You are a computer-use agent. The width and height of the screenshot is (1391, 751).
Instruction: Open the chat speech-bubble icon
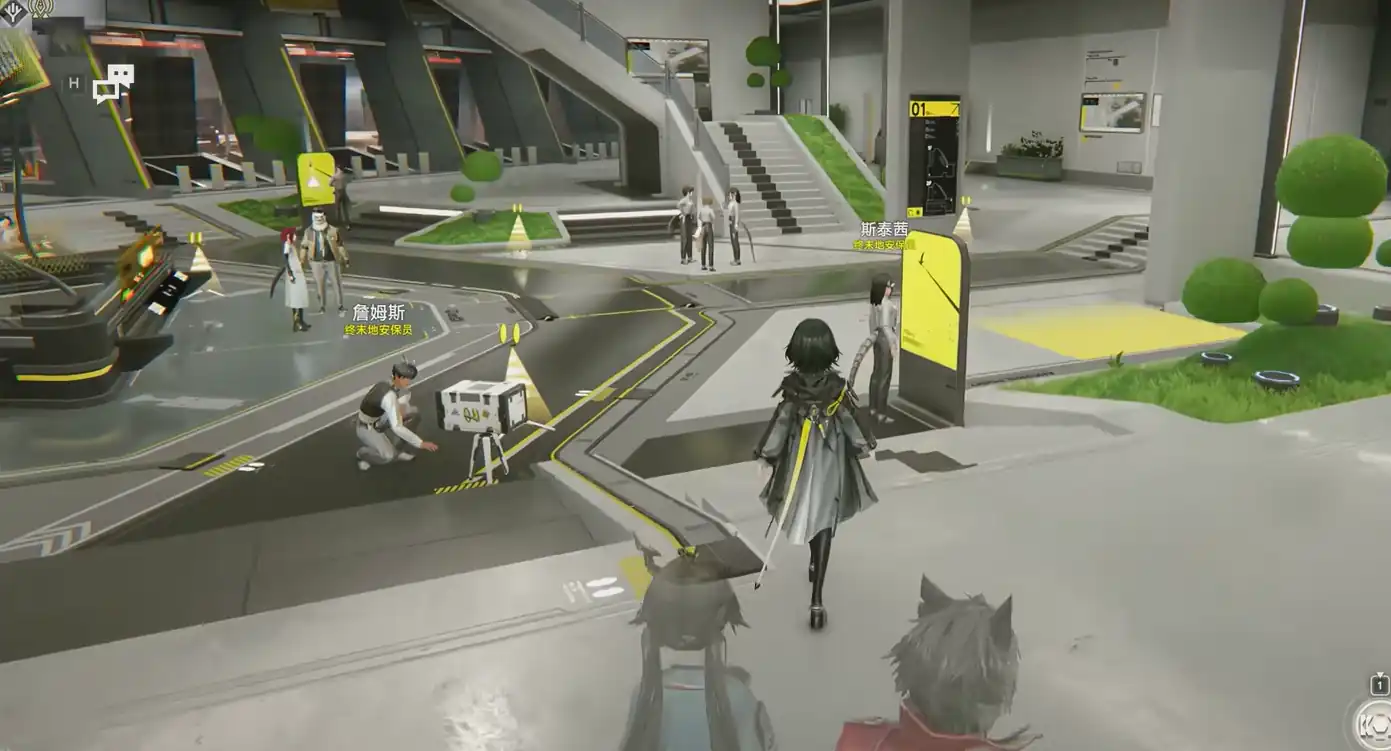[x=113, y=84]
